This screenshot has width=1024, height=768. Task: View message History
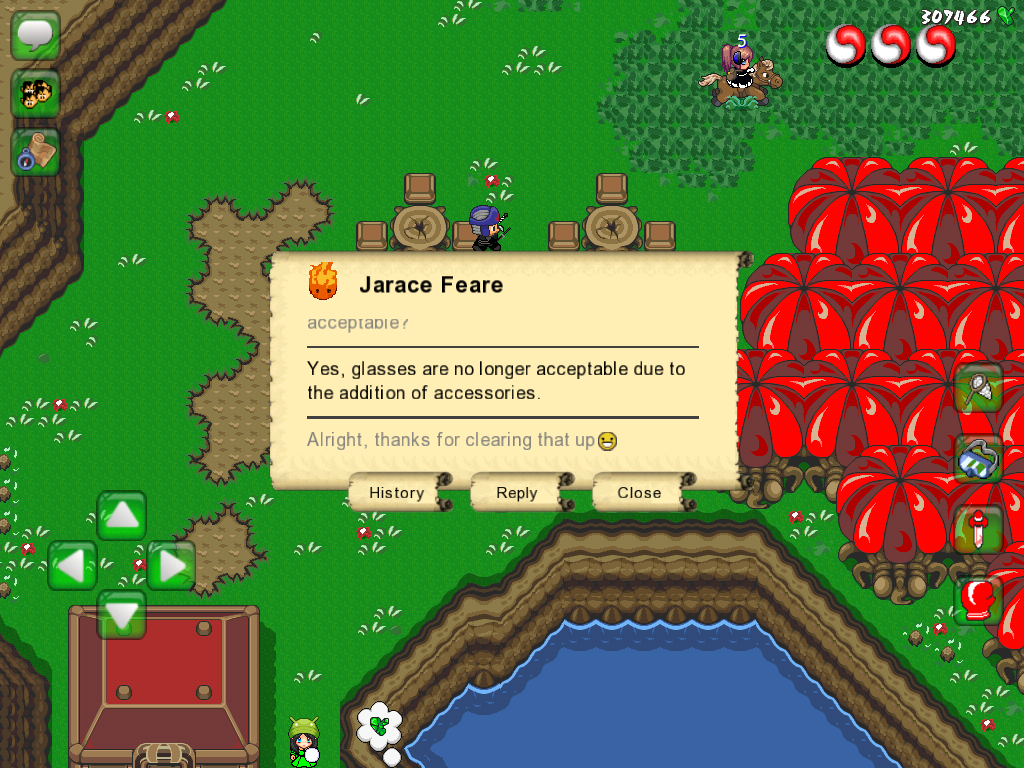click(397, 493)
